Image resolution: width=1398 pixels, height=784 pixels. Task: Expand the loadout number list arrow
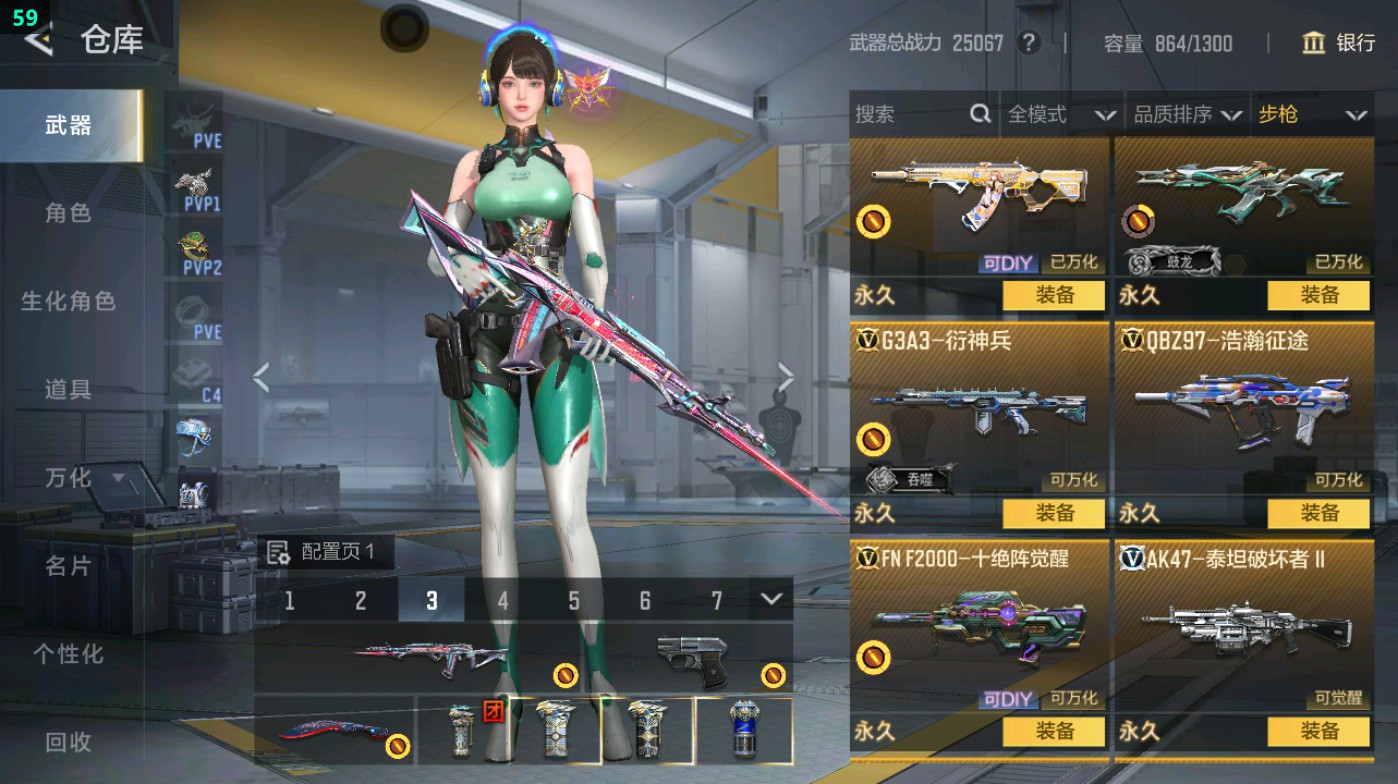pyautogui.click(x=770, y=599)
